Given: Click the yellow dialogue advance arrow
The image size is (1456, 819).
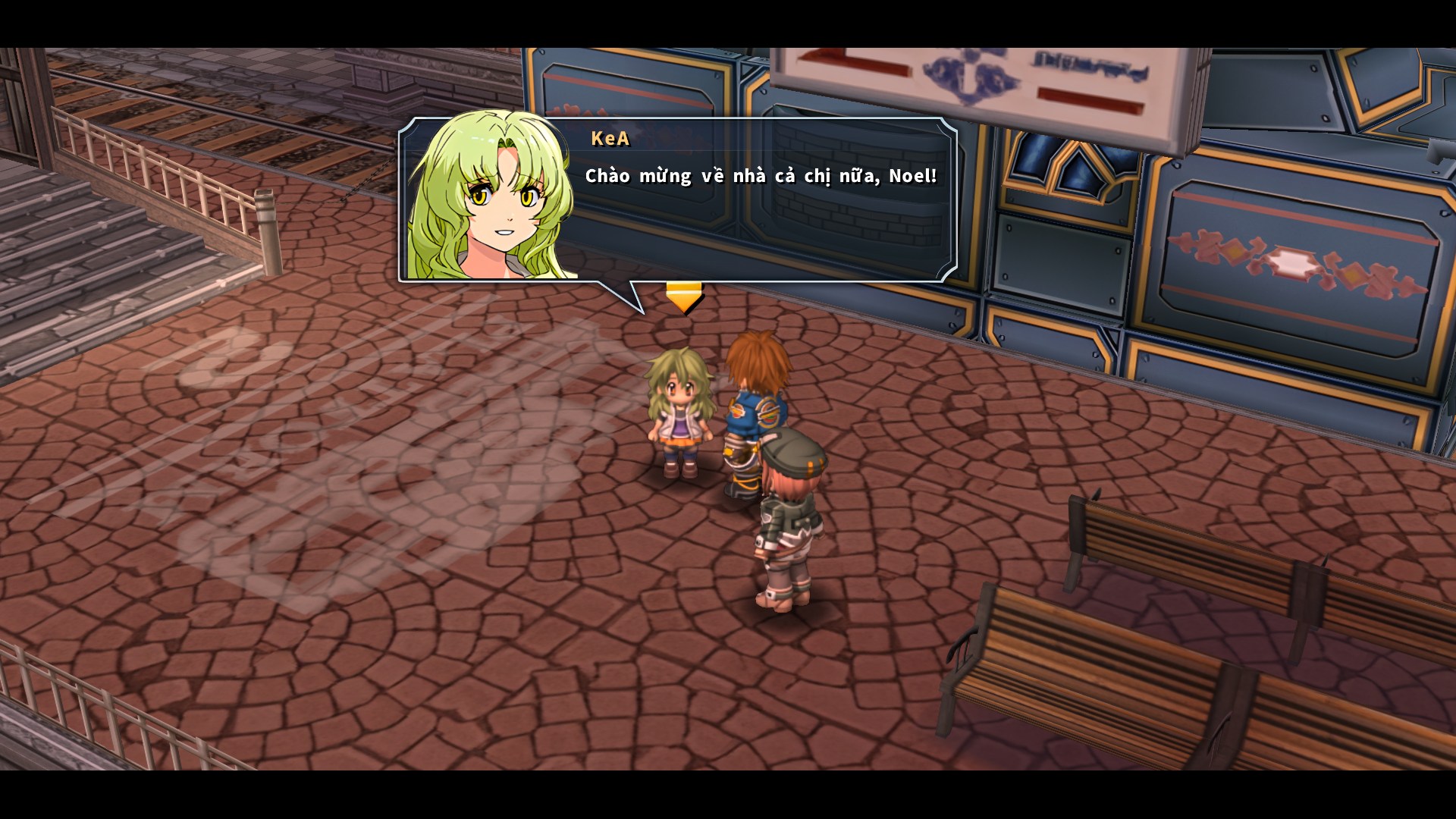Looking at the screenshot, I should [x=683, y=296].
